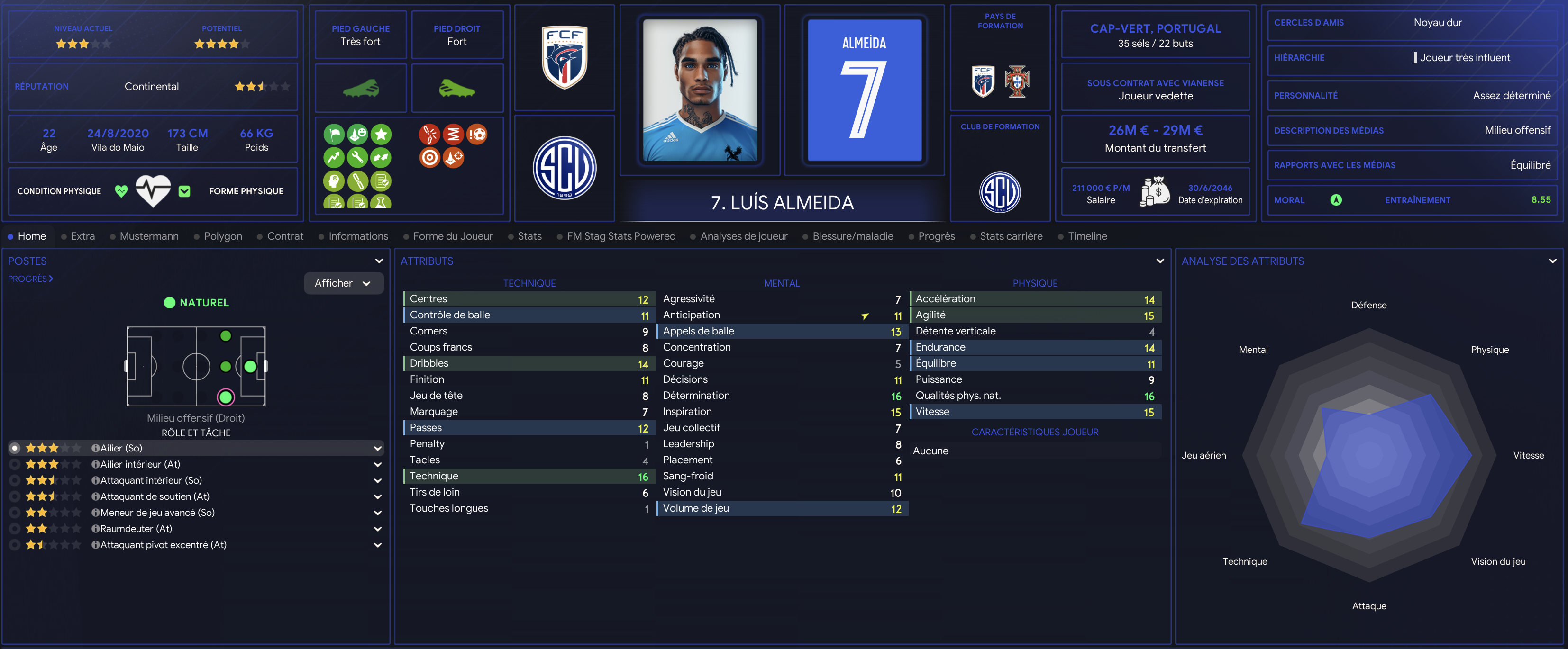
Task: Expand the Attaquant de soutien (At) row
Action: (377, 497)
